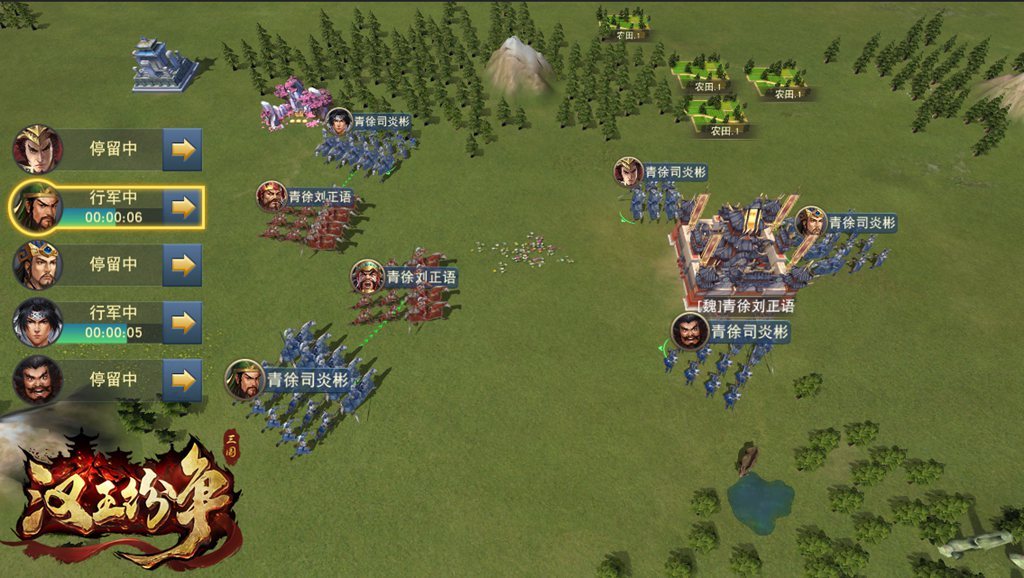Select the gold-crowned general's portrait in the army list
This screenshot has width=1024, height=578.
(37, 150)
